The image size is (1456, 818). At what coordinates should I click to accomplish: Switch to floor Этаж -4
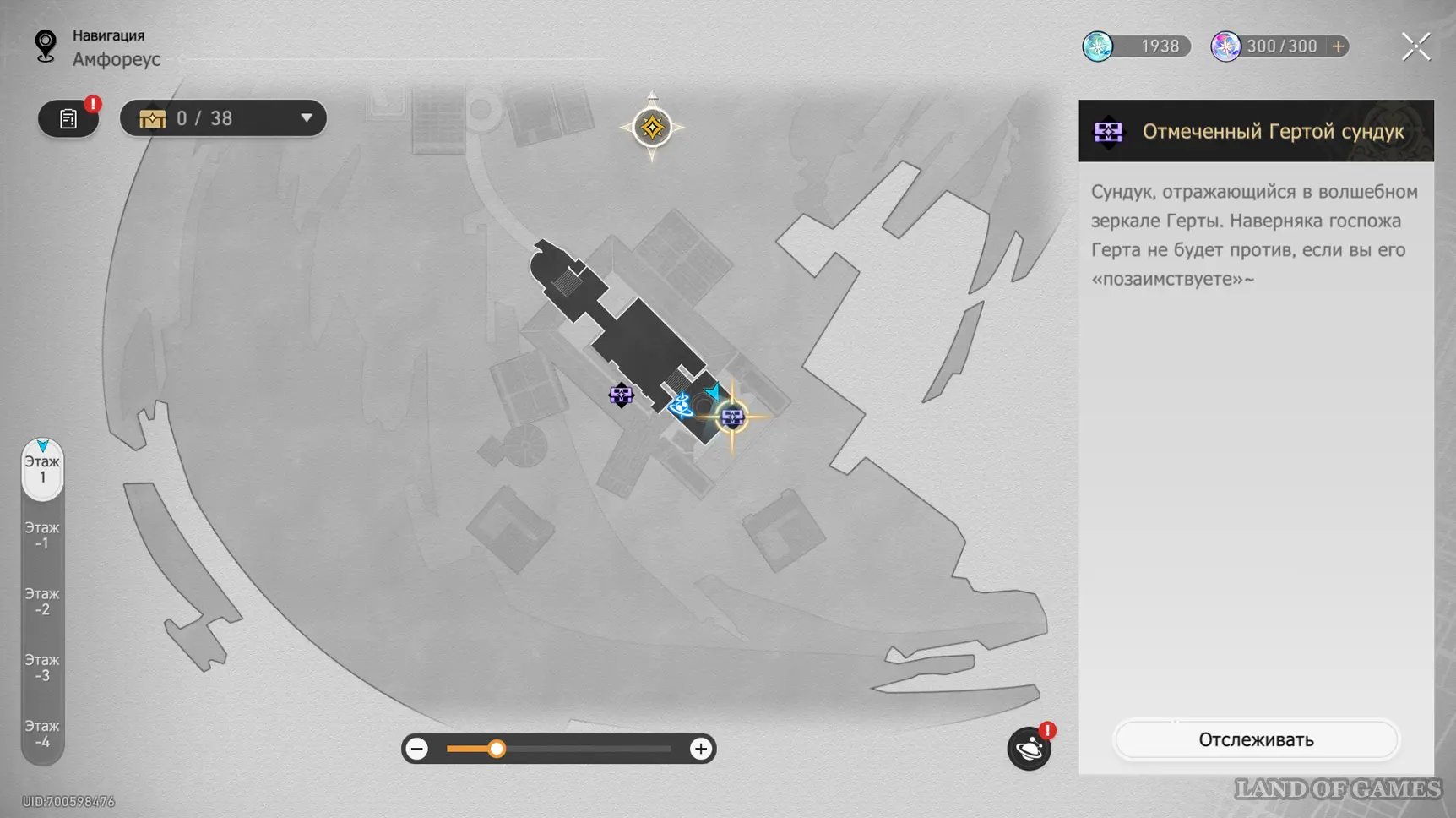42,733
